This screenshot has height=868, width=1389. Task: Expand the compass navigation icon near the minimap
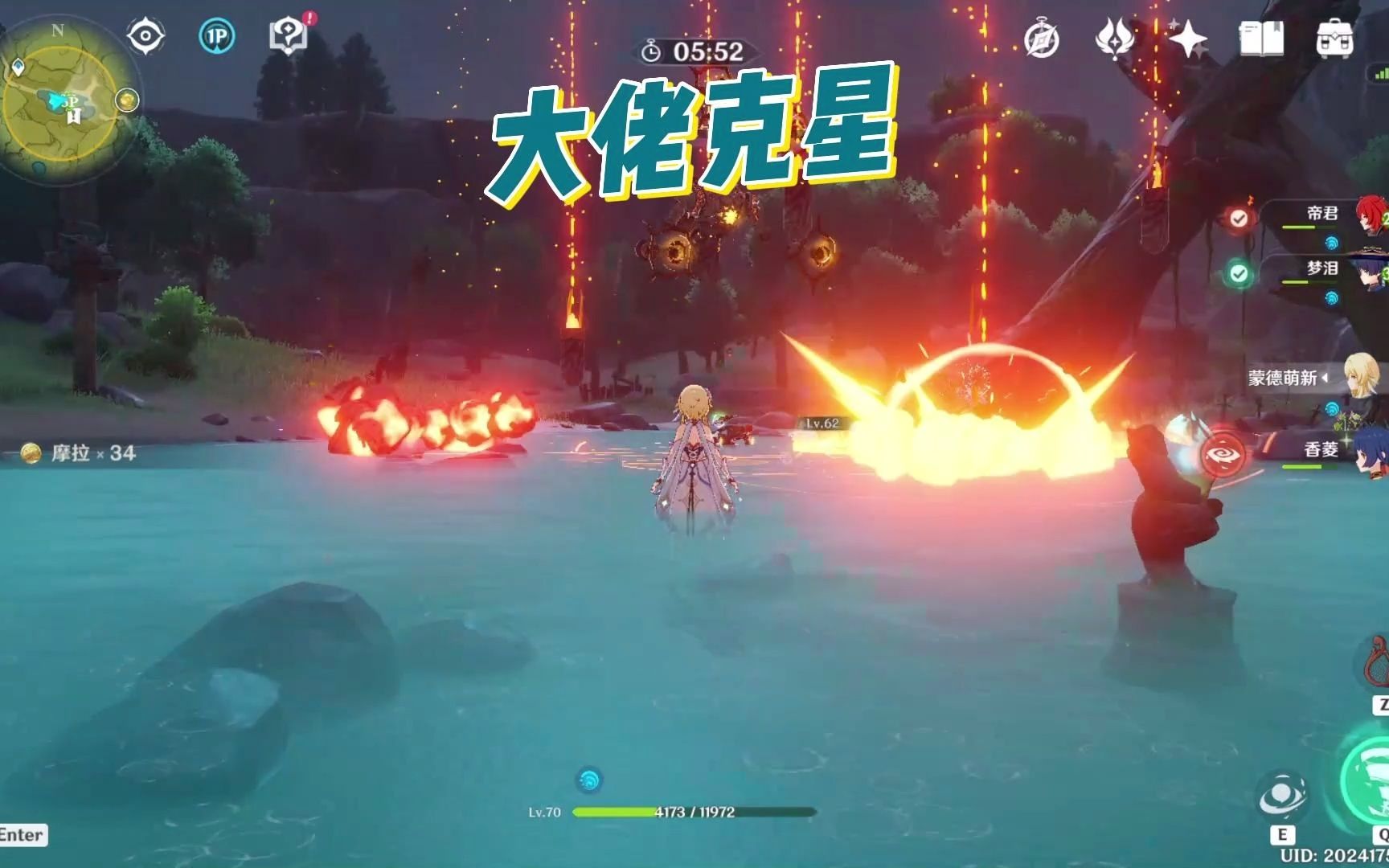click(145, 34)
